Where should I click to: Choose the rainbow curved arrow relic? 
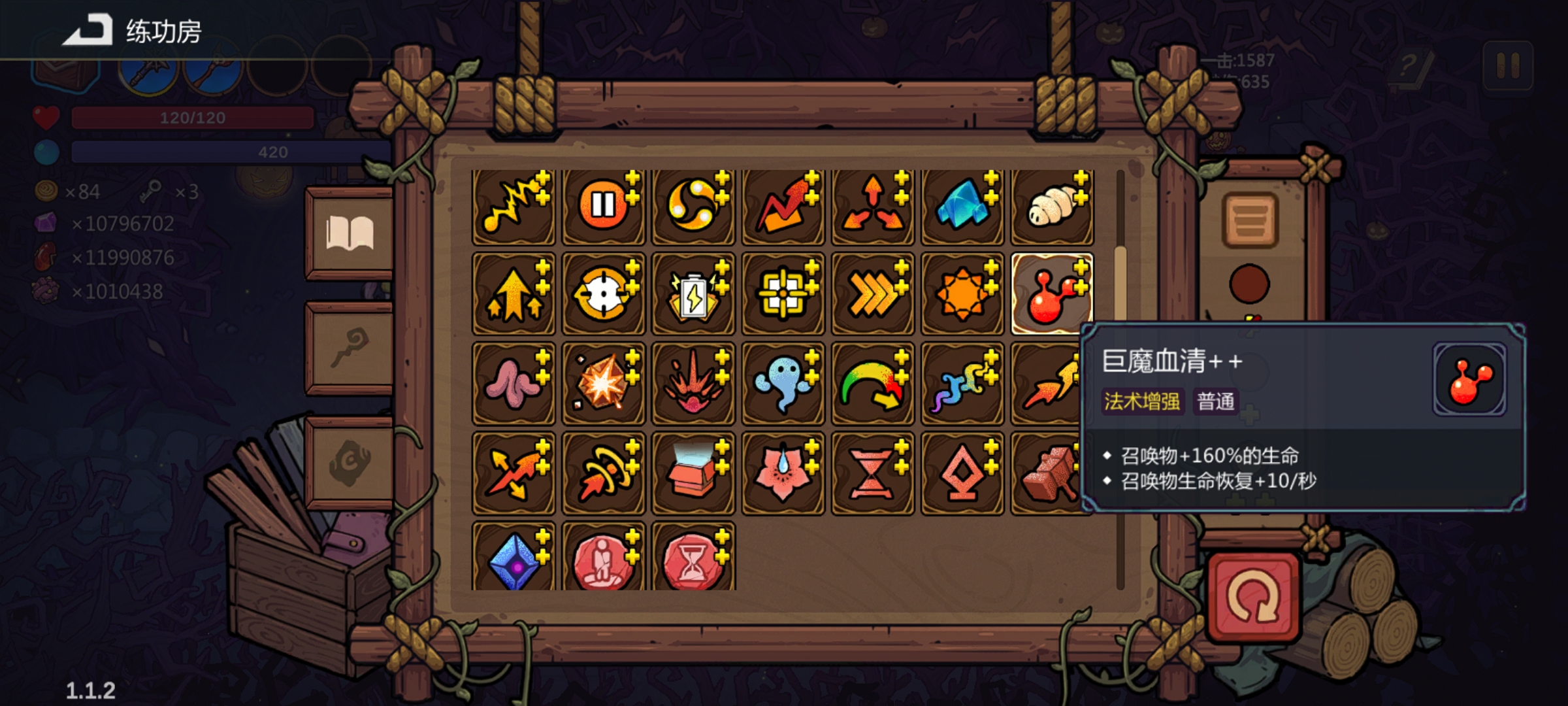pyautogui.click(x=872, y=384)
